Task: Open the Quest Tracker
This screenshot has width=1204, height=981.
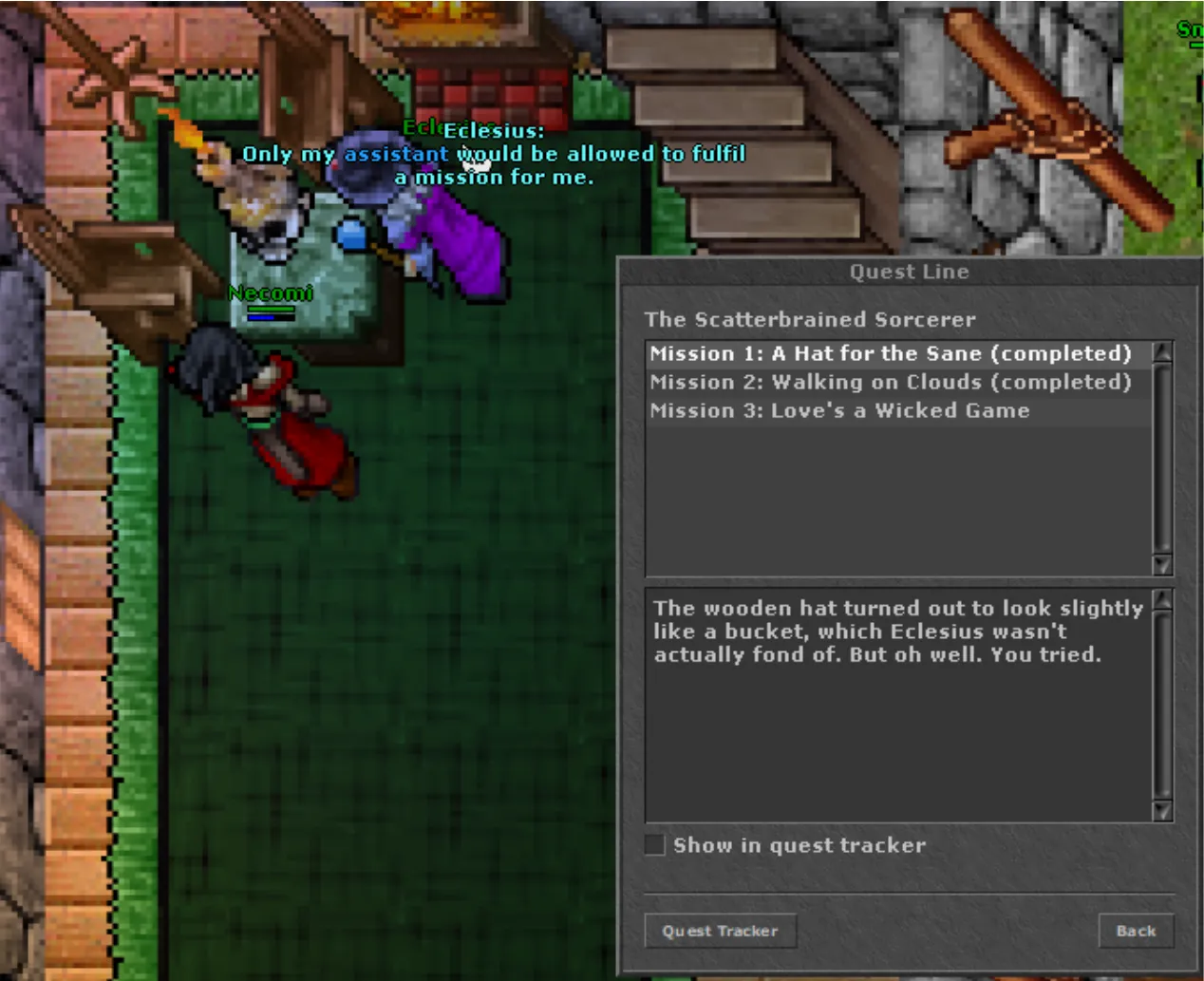Action: pyautogui.click(x=720, y=931)
